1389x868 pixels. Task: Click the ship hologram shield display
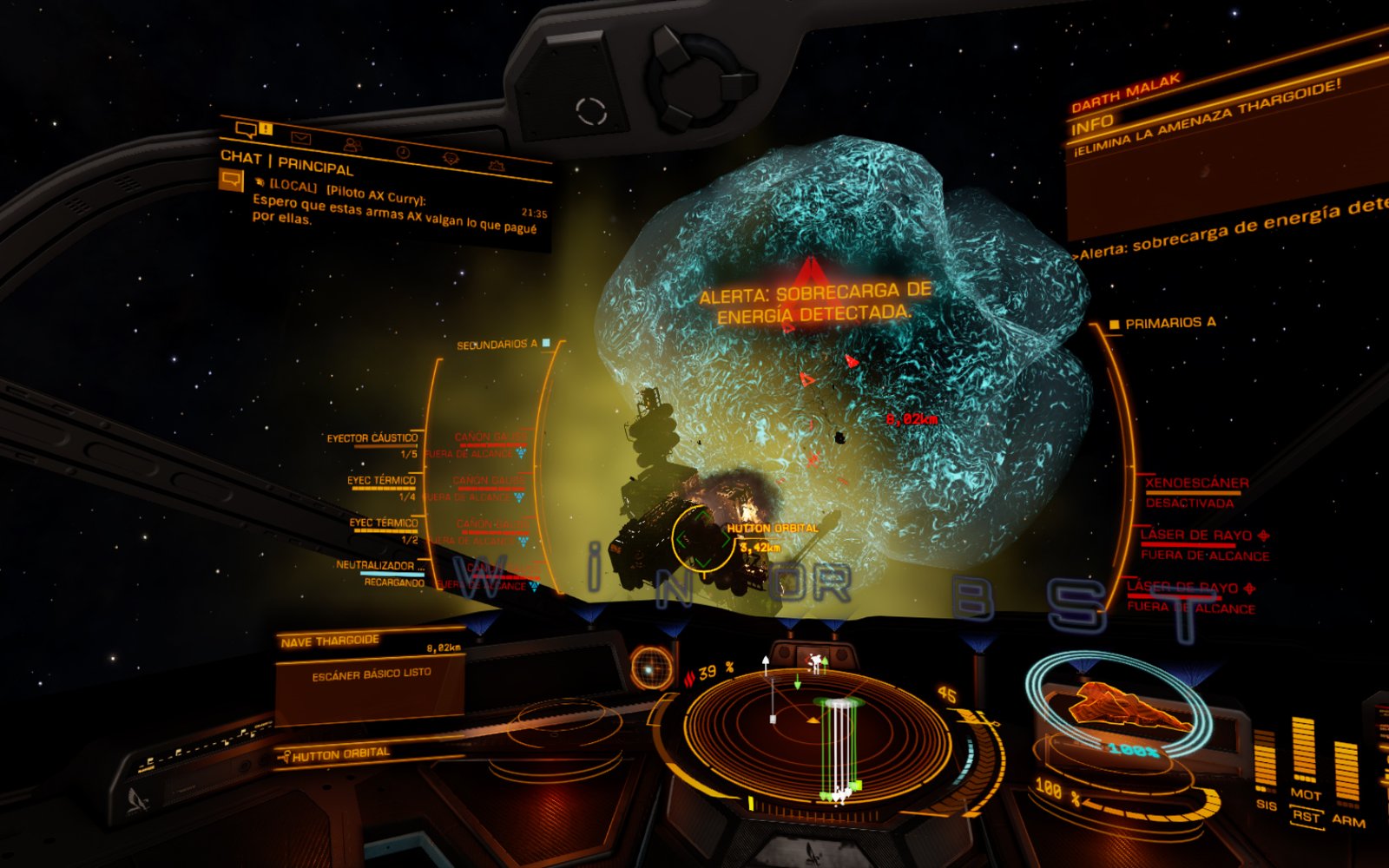(1118, 713)
